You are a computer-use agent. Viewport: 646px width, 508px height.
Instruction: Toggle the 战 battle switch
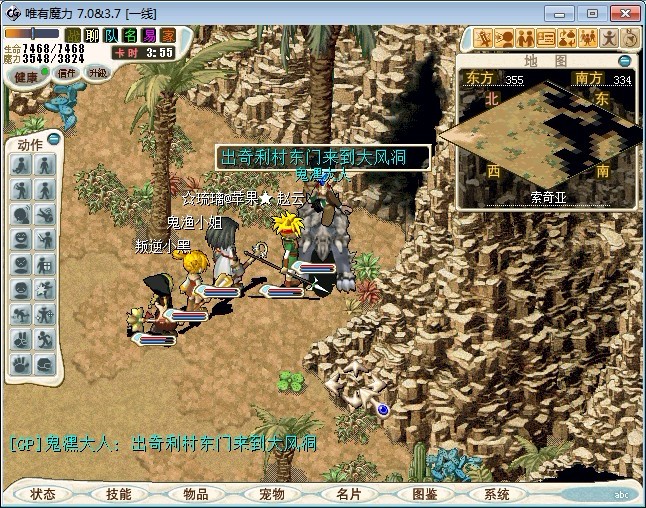click(73, 35)
